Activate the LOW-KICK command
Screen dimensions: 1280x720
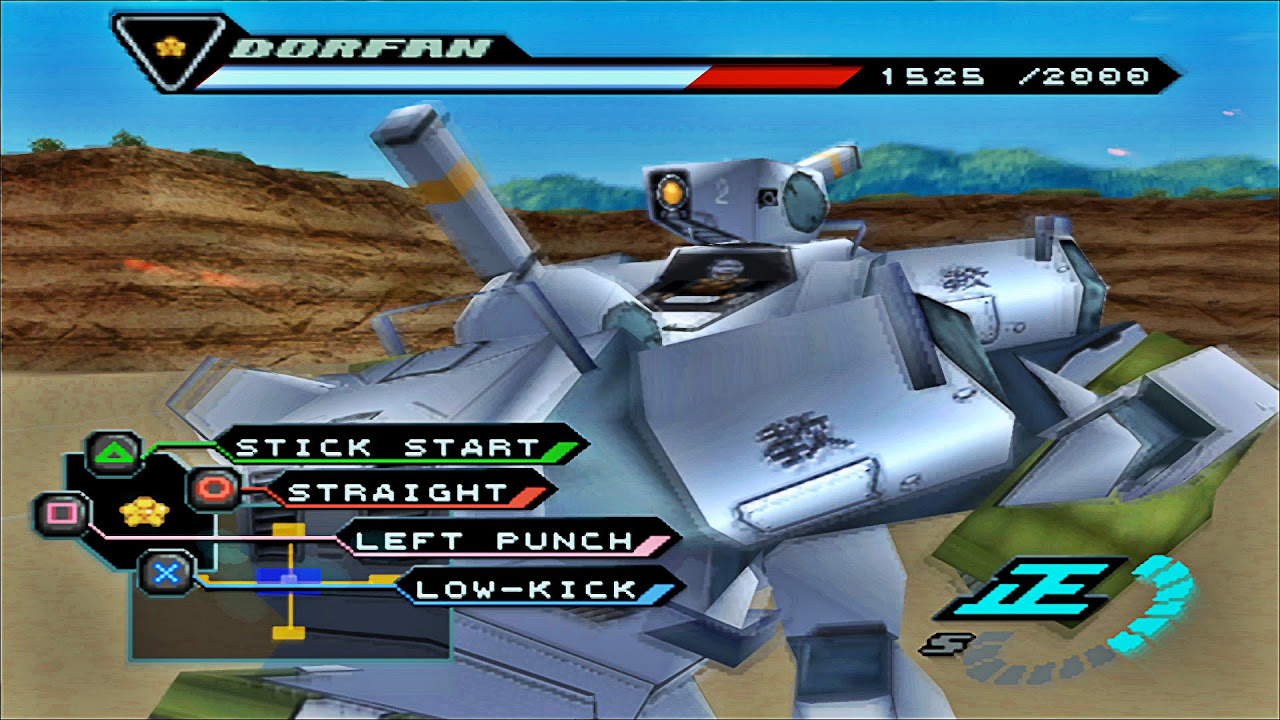point(526,589)
